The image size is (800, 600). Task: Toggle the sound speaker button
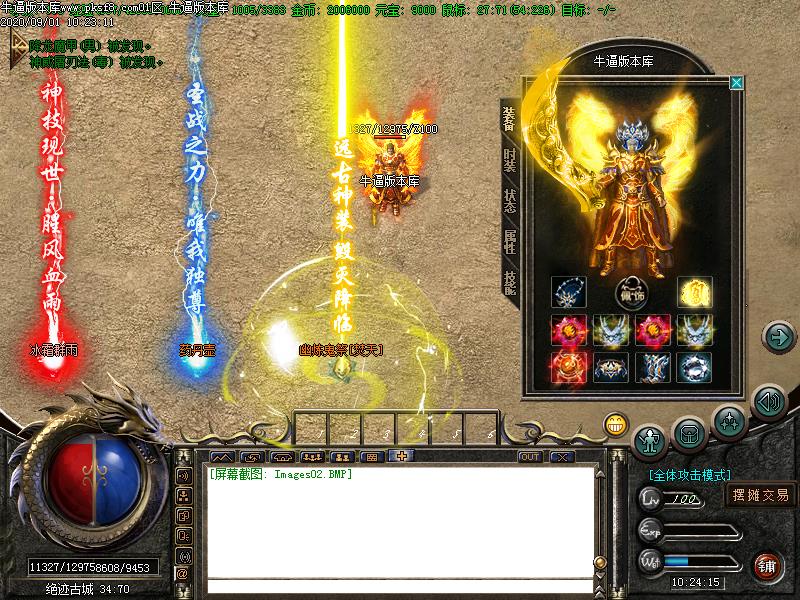tap(768, 402)
